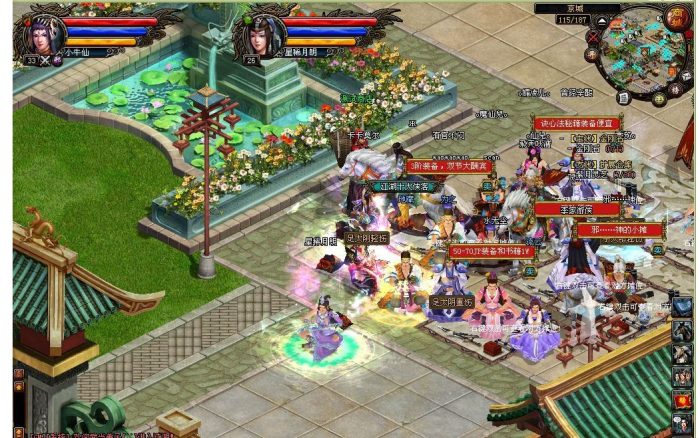The image size is (700, 438).
Task: Click the yellow round icon under minimap
Action: pos(660,99)
